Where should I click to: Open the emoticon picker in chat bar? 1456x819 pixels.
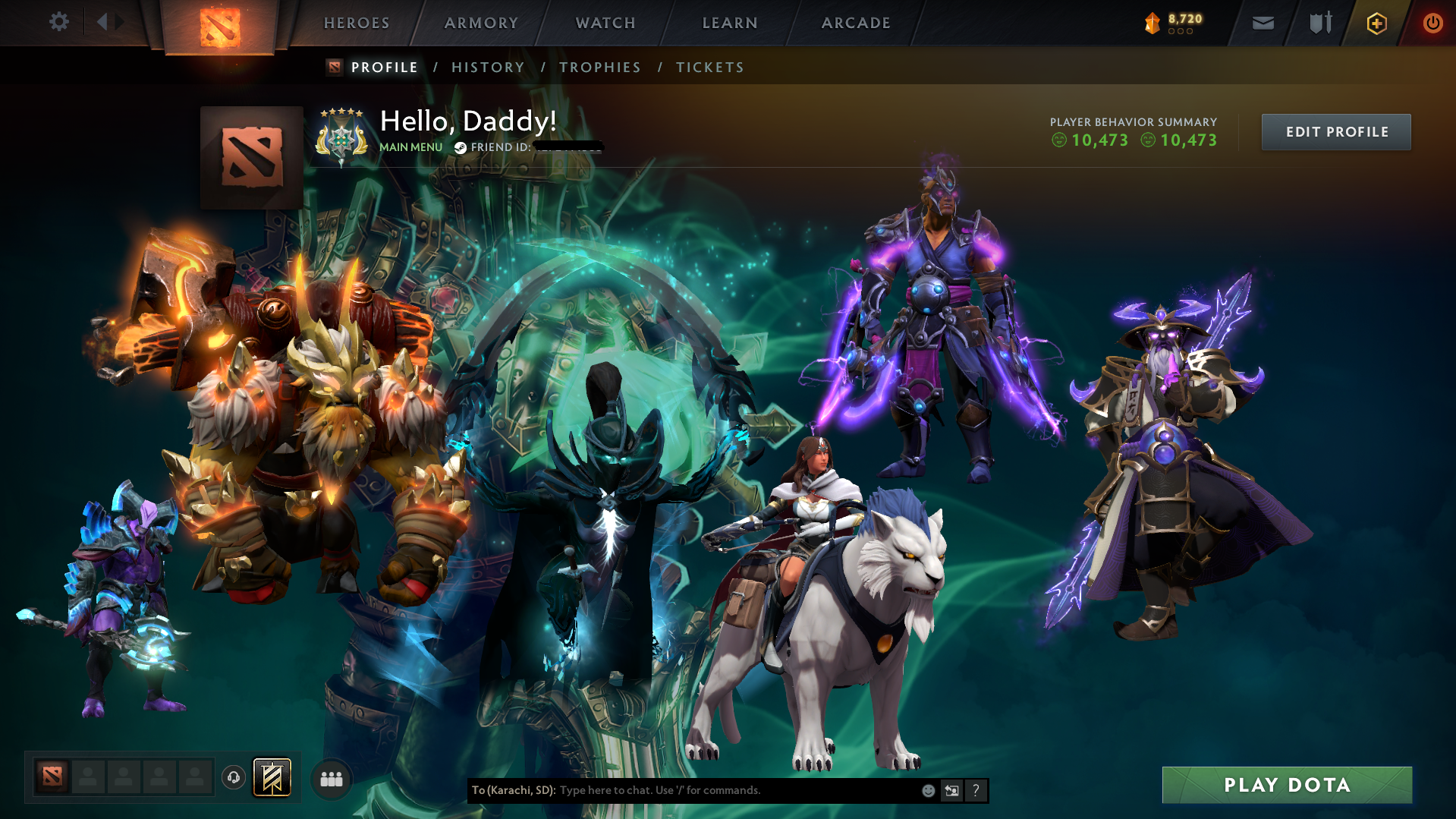point(929,790)
